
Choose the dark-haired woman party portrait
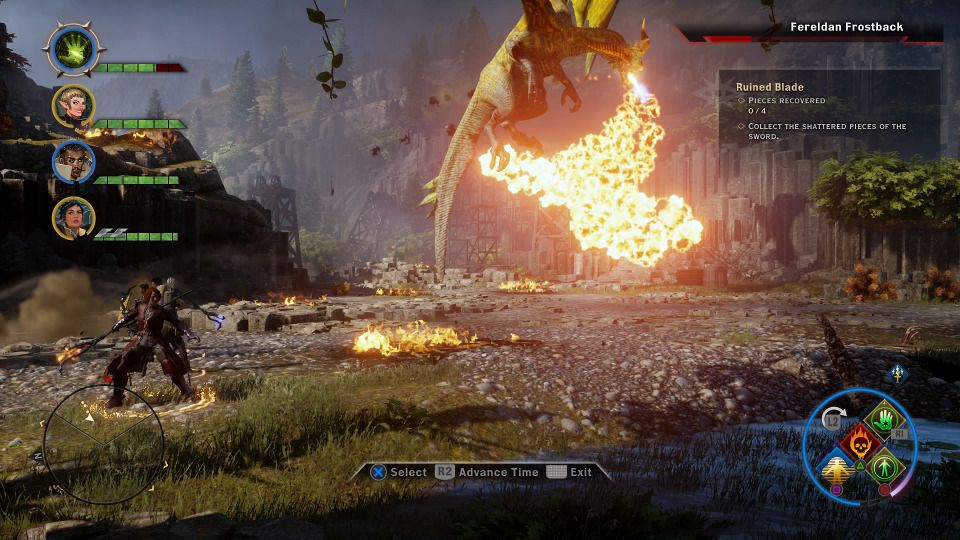[x=74, y=218]
